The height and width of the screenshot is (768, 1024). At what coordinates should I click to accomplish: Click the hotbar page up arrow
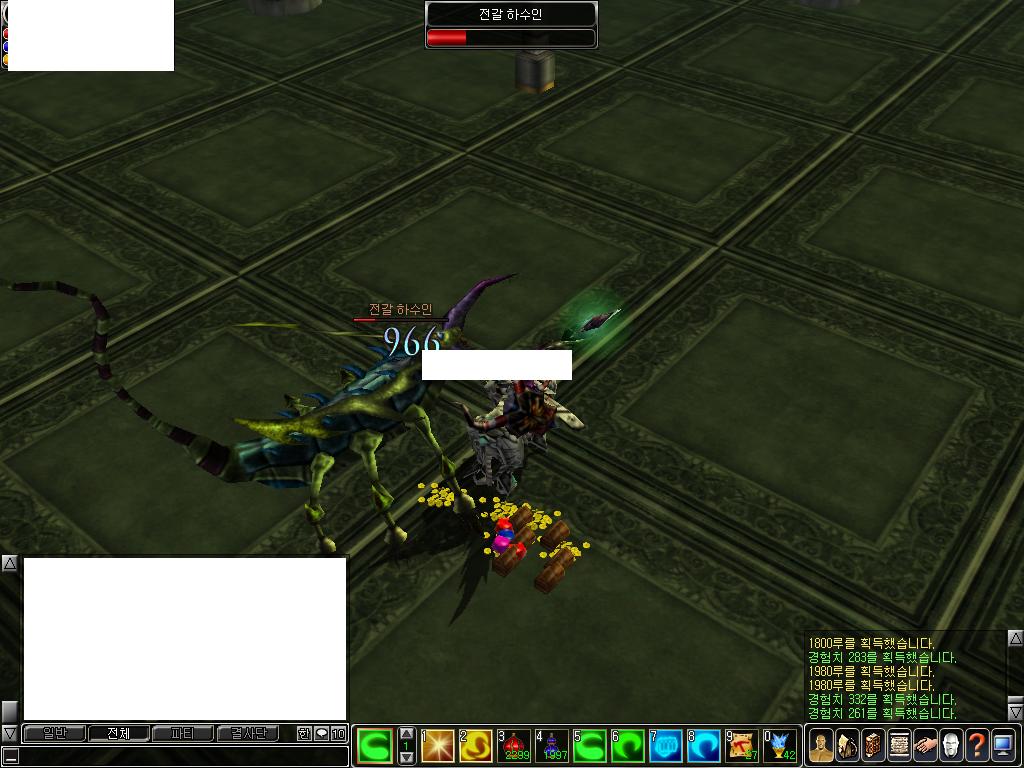coord(406,733)
